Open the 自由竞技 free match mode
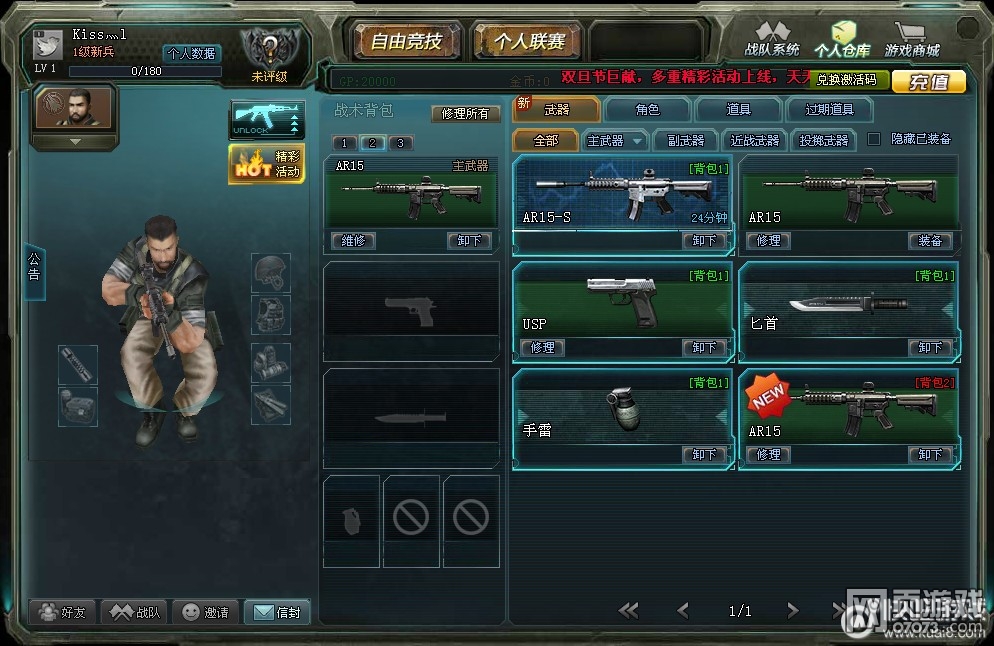The width and height of the screenshot is (994, 646). (x=405, y=42)
